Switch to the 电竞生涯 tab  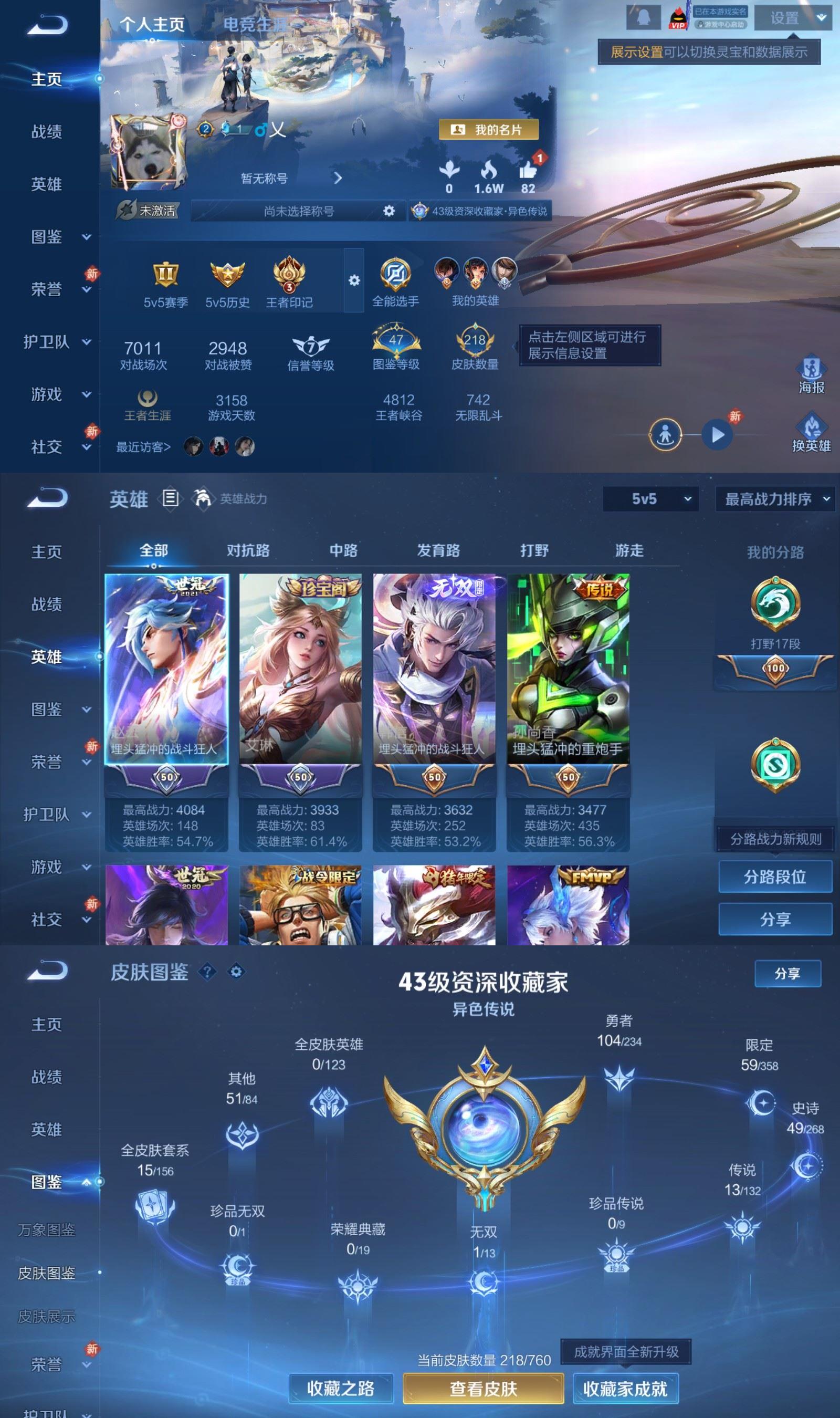coord(256,25)
